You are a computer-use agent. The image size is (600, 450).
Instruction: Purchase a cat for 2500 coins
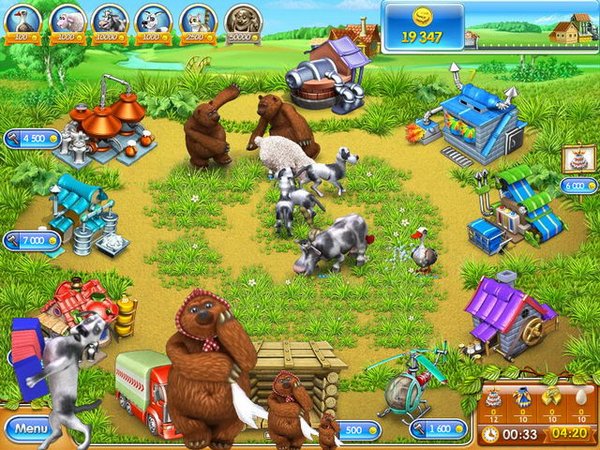click(197, 19)
